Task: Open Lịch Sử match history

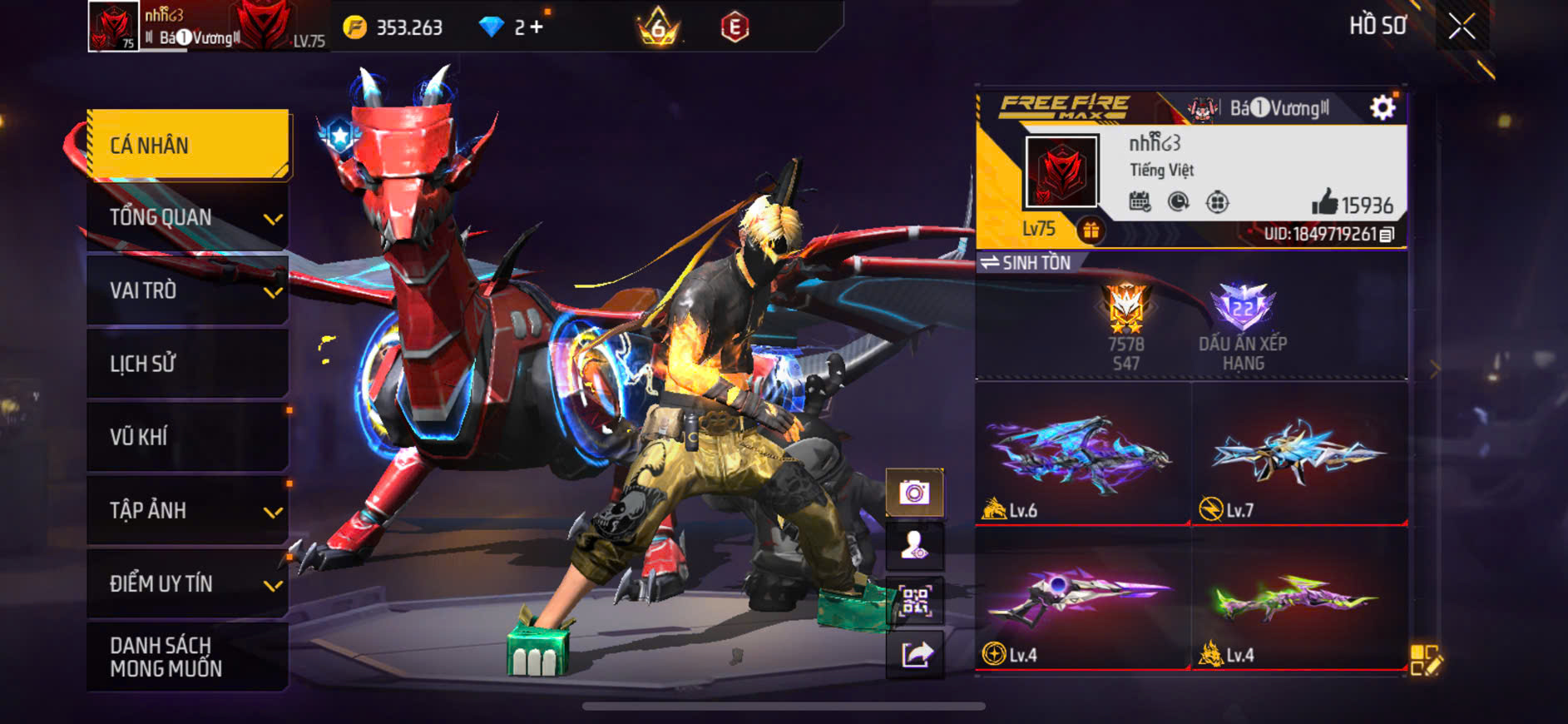Action: [x=189, y=364]
